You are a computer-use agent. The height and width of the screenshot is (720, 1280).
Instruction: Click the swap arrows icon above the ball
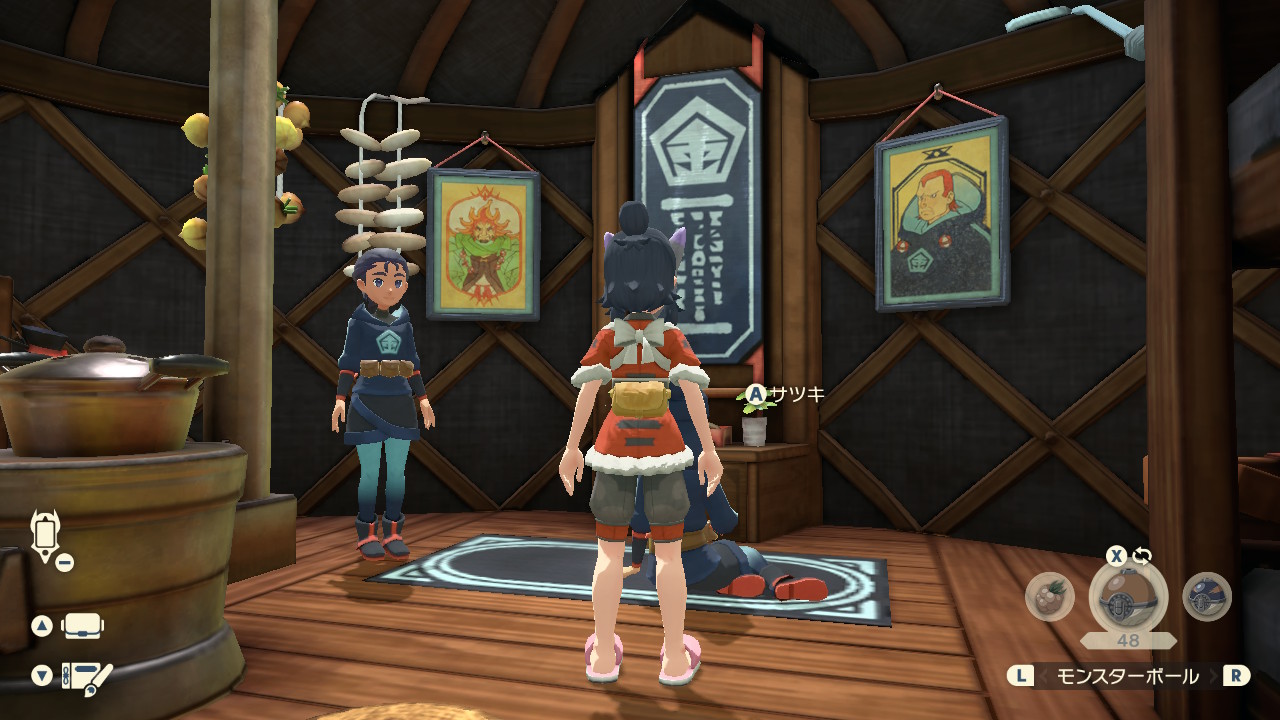coord(1142,556)
